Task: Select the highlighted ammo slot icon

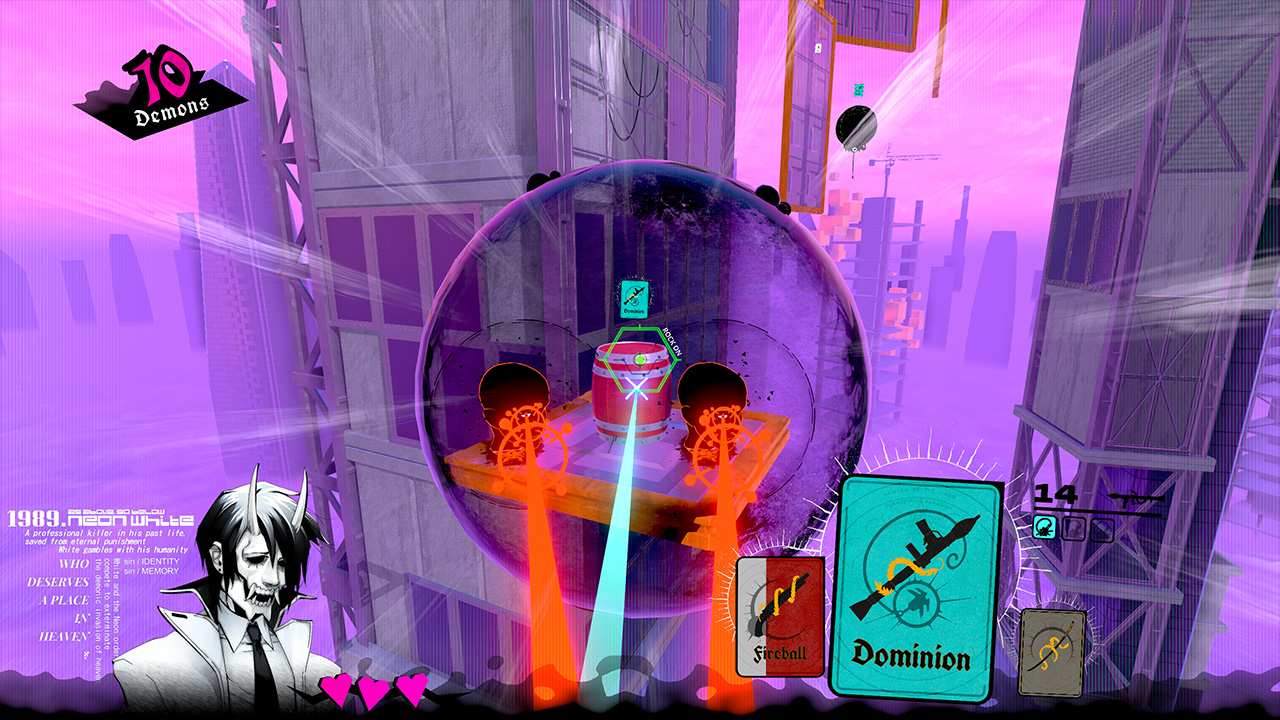Action: click(x=1044, y=528)
